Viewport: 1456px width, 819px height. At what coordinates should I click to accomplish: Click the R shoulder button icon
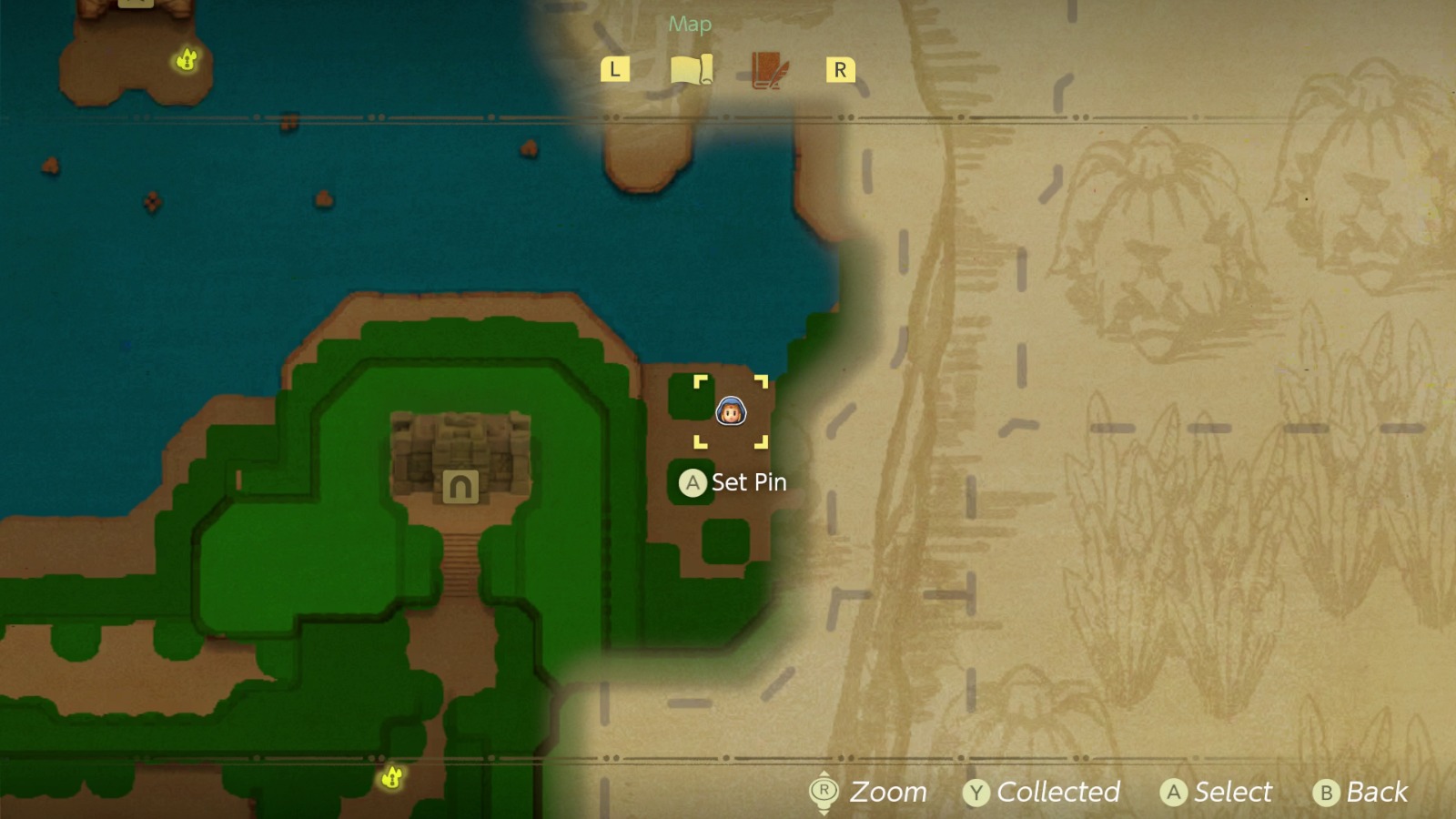[839, 69]
